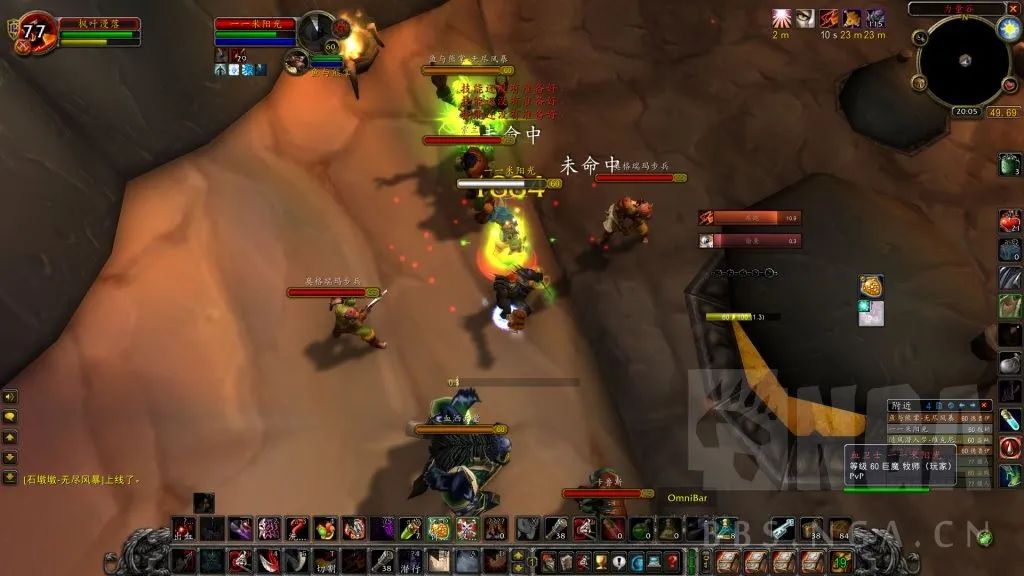Activate the red blood drop ability on the right bar
This screenshot has height=576, width=1024.
[1010, 447]
